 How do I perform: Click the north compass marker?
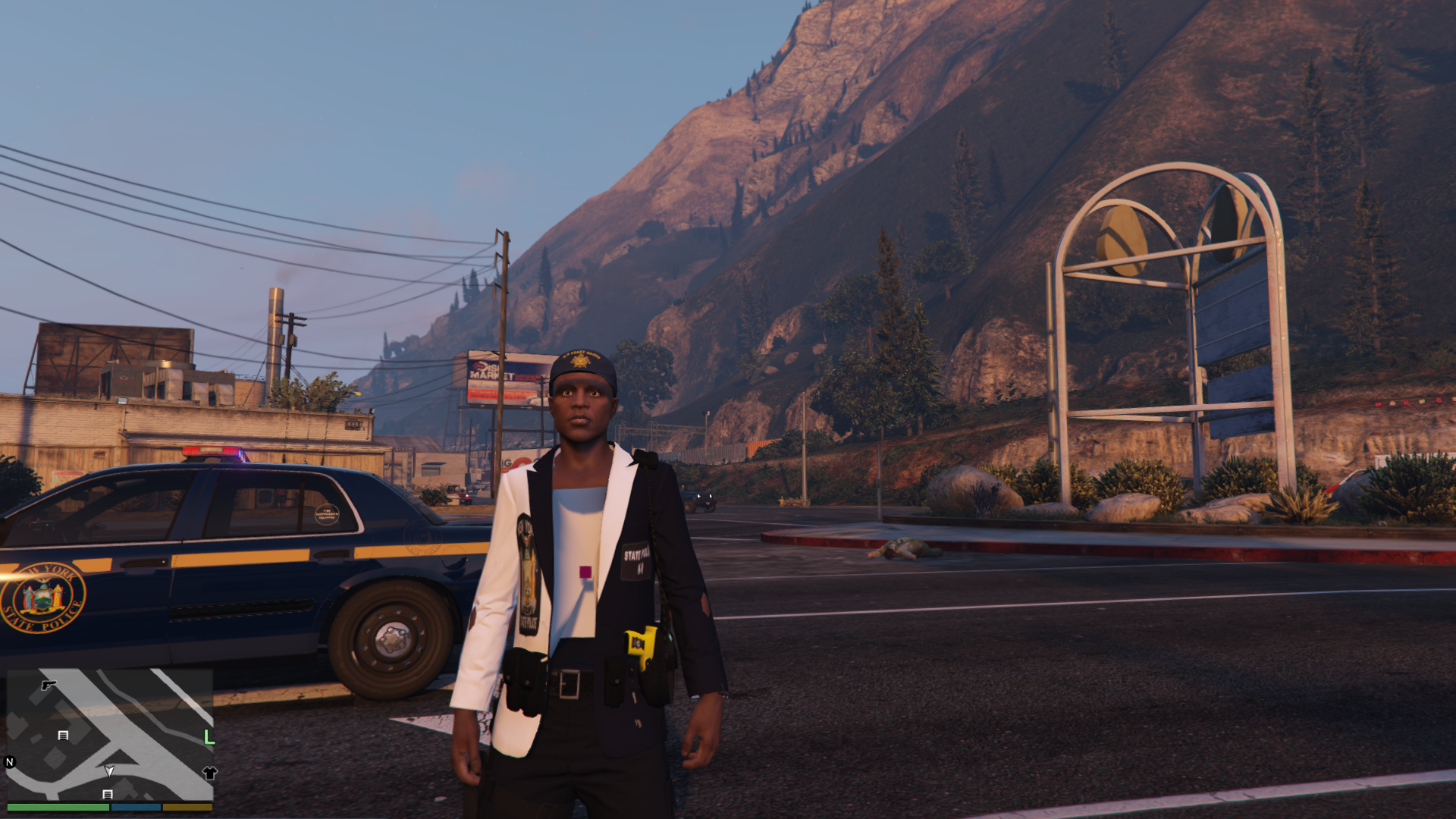[10, 762]
